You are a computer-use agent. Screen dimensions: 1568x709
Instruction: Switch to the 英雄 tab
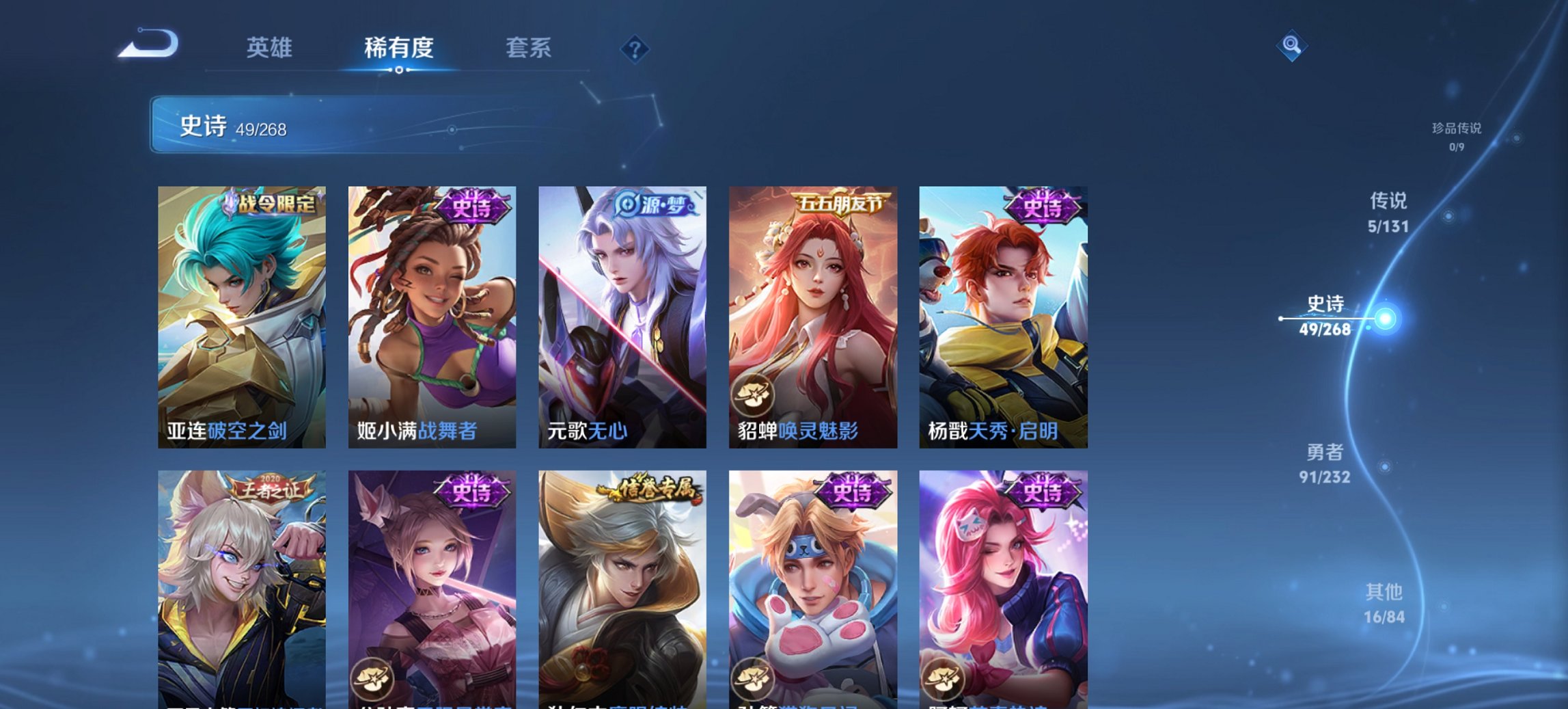(x=271, y=48)
